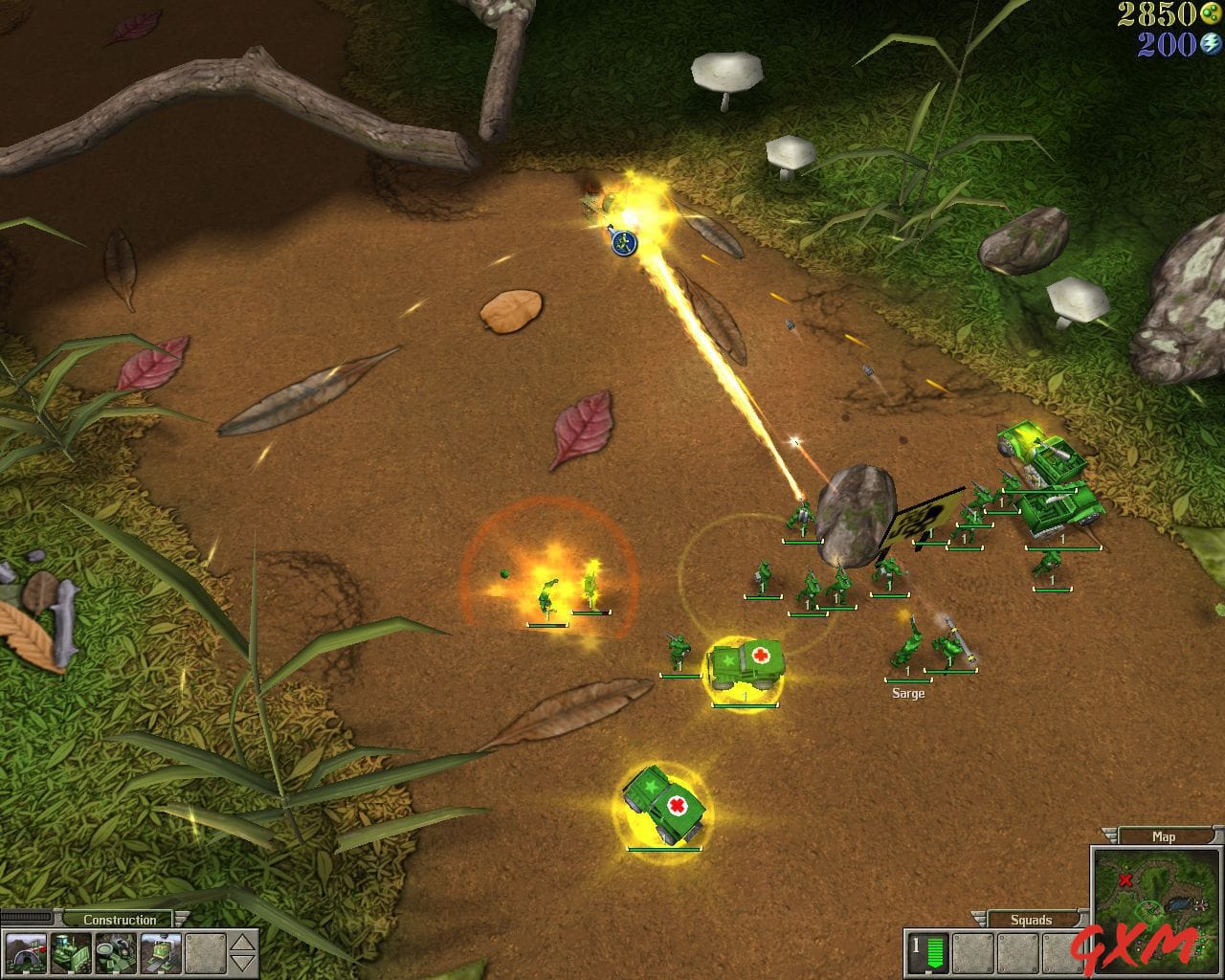The width and height of the screenshot is (1225, 980).
Task: Click the Map tab label
Action: coord(1163,835)
